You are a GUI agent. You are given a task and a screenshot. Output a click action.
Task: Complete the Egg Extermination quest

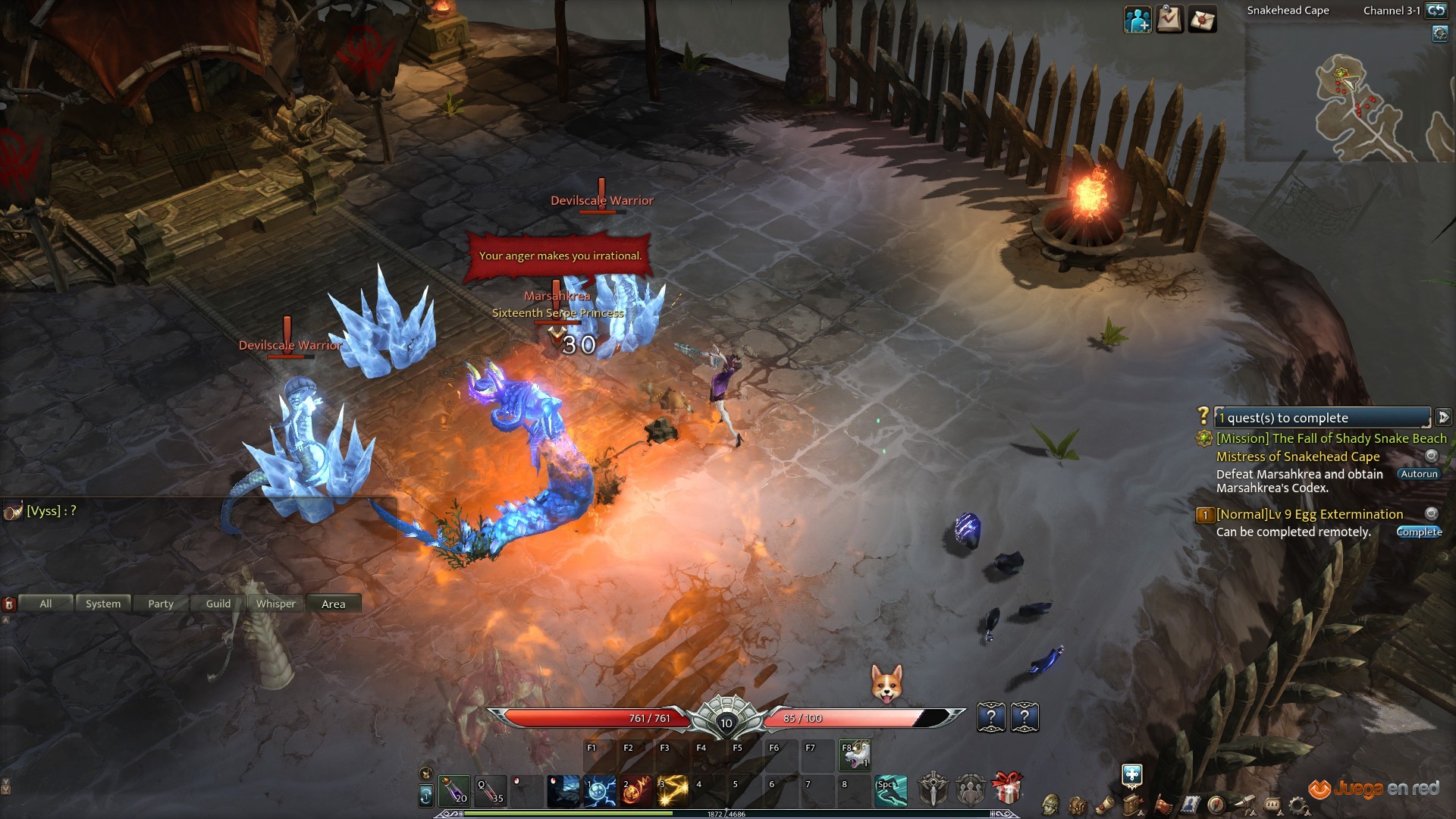click(1419, 532)
